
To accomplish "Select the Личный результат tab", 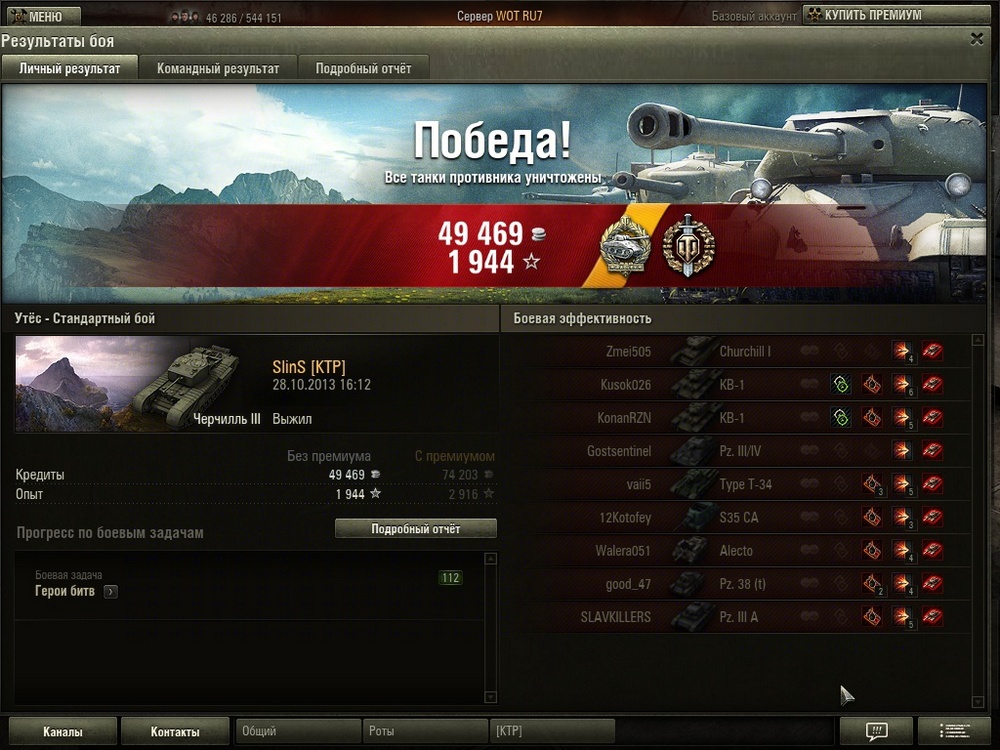I will [x=69, y=68].
